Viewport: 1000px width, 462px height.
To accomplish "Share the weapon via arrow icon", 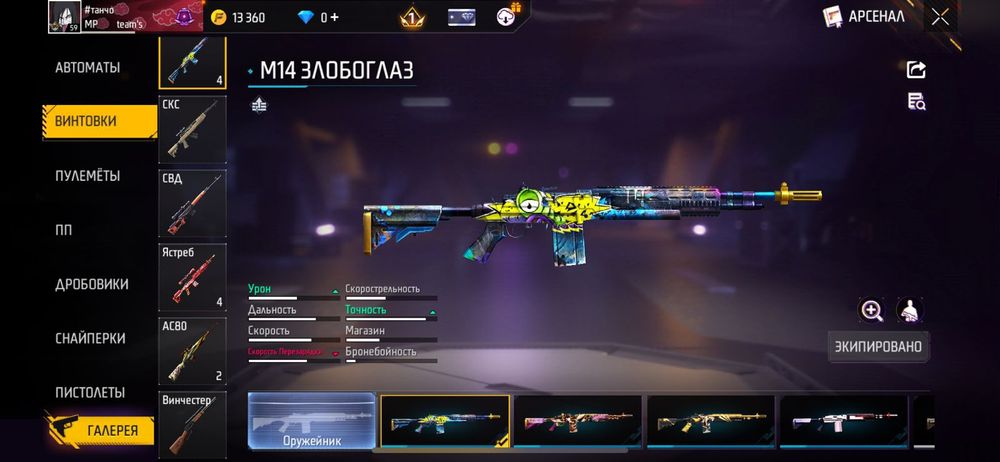I will coord(916,69).
